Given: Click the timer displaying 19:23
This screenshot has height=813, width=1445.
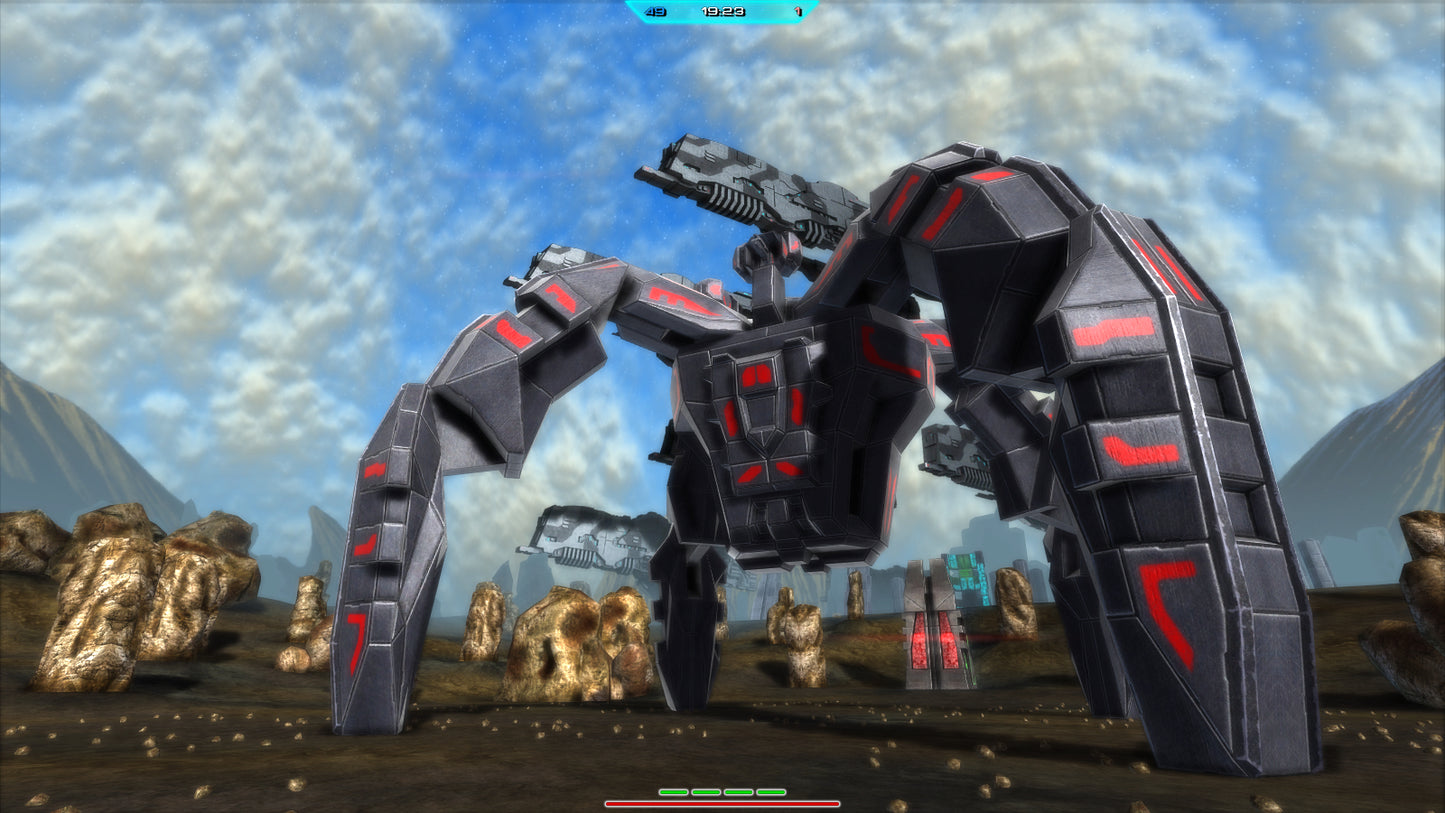Looking at the screenshot, I should [723, 12].
